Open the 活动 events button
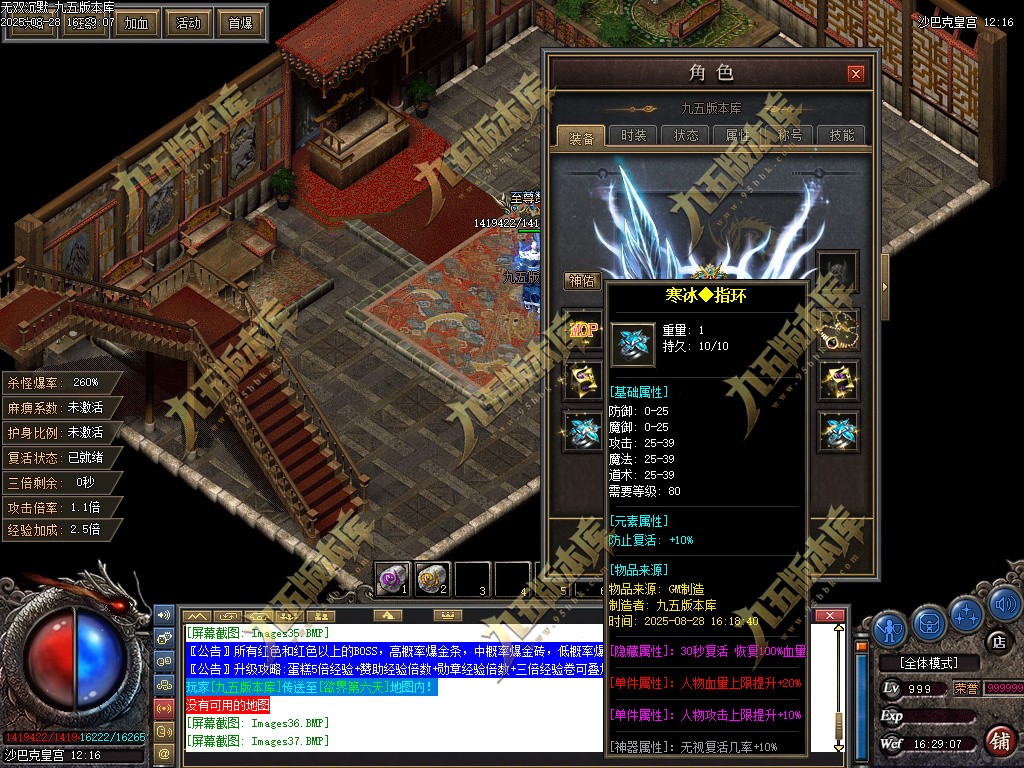This screenshot has width=1024, height=768. [188, 23]
